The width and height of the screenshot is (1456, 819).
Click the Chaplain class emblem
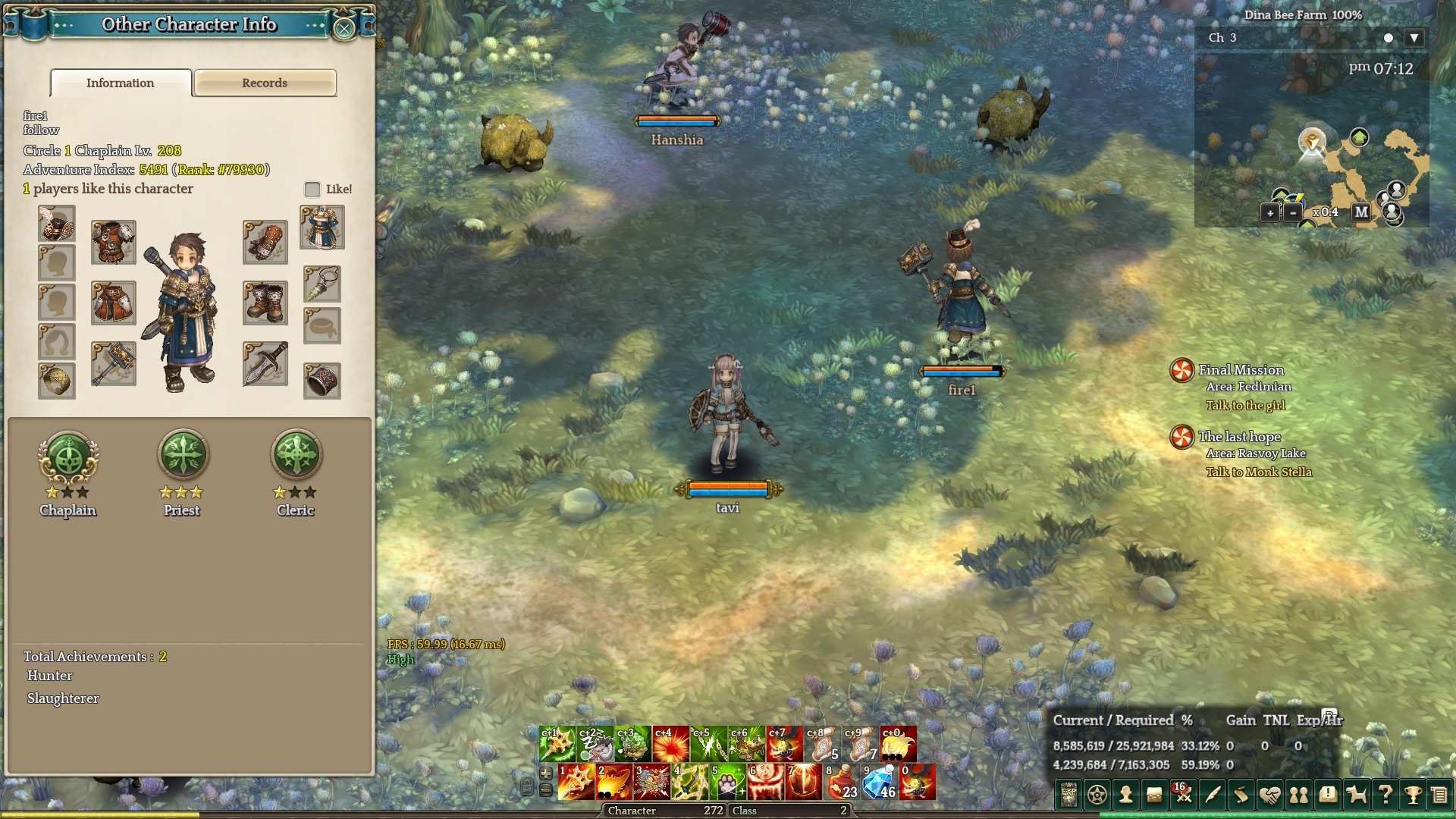click(68, 455)
